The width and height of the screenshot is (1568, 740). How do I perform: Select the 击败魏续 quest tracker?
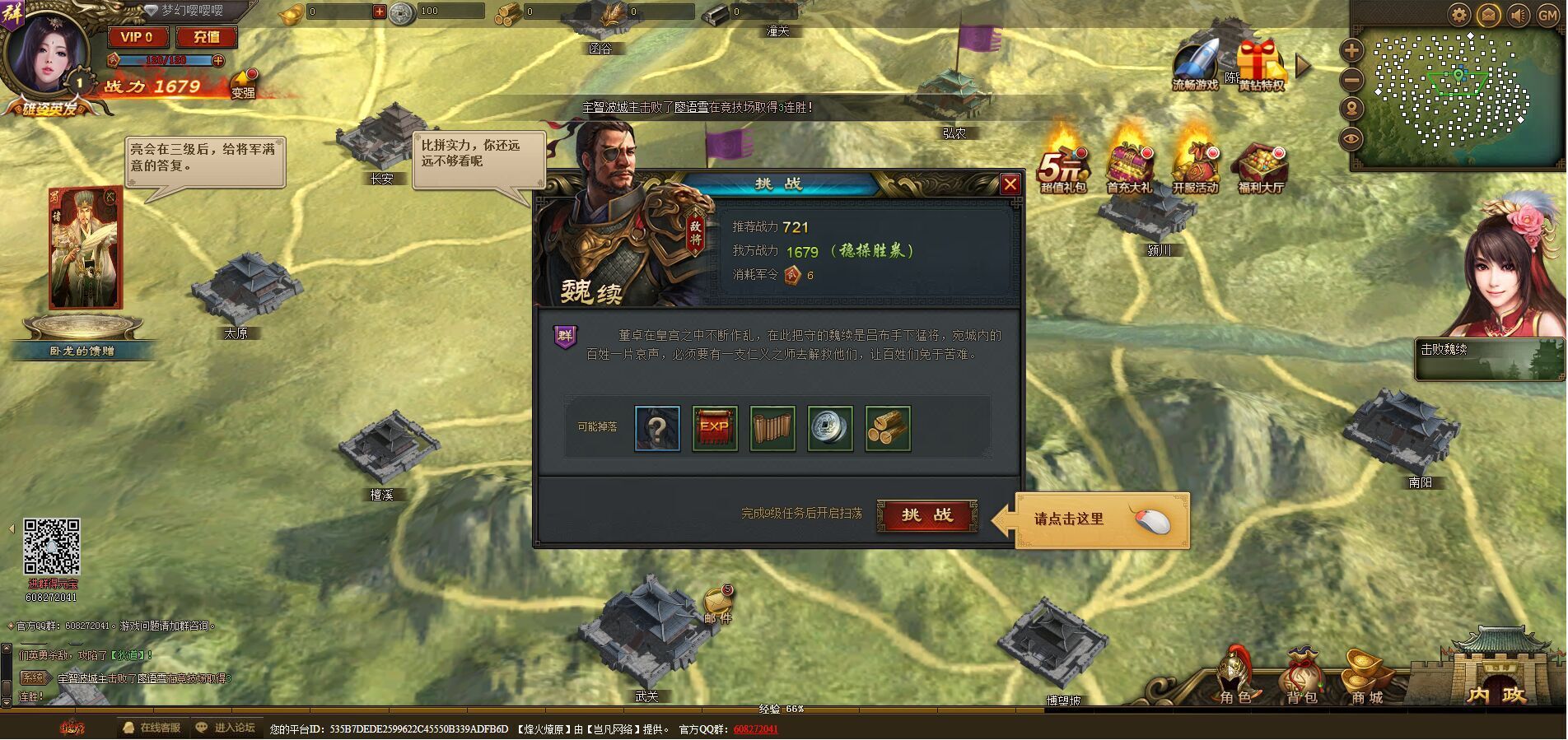(1489, 359)
